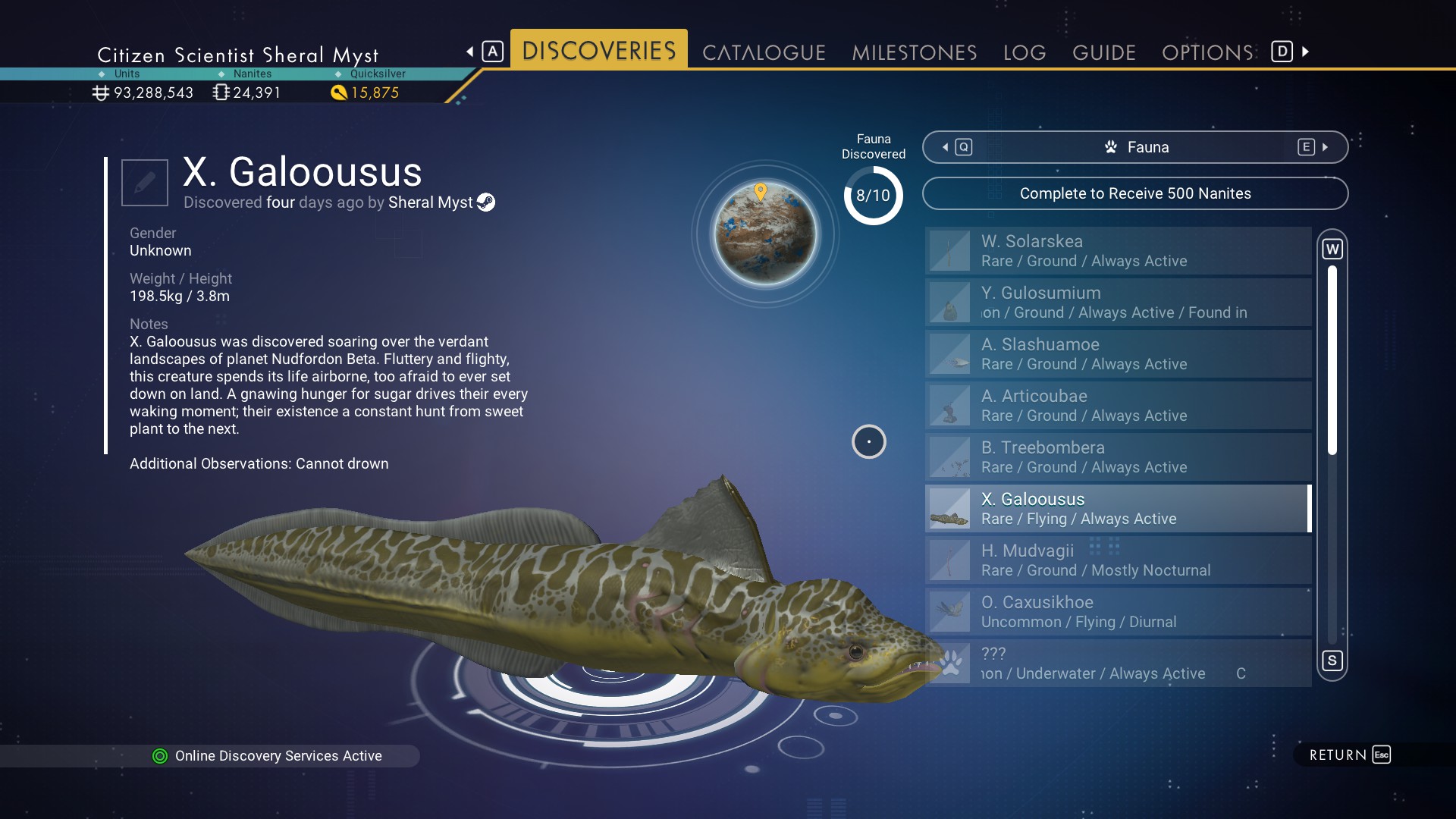Open the A. Articoubae fauna entry
Image resolution: width=1456 pixels, height=819 pixels.
[x=1118, y=406]
